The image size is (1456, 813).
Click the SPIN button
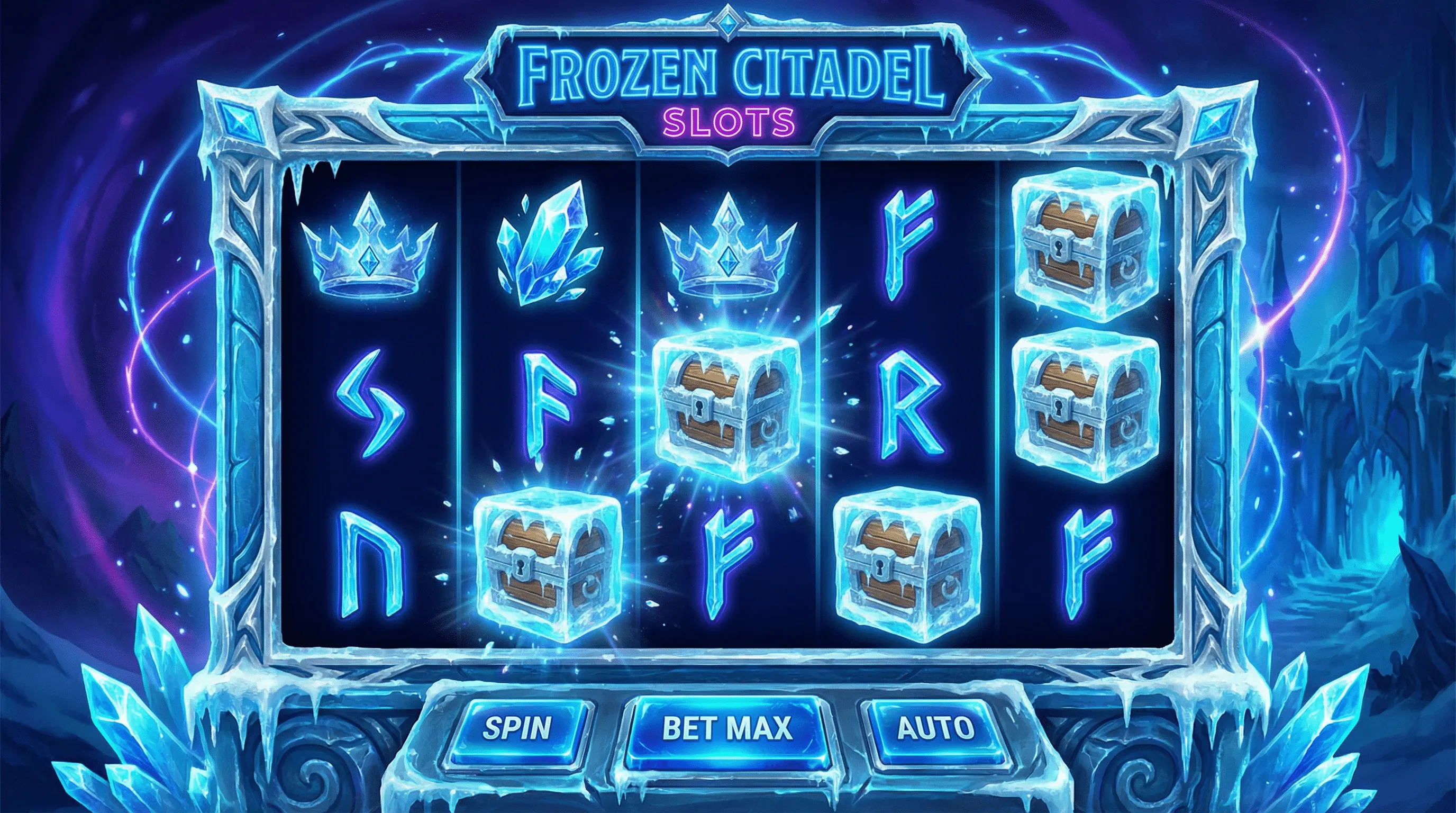pyautogui.click(x=517, y=729)
